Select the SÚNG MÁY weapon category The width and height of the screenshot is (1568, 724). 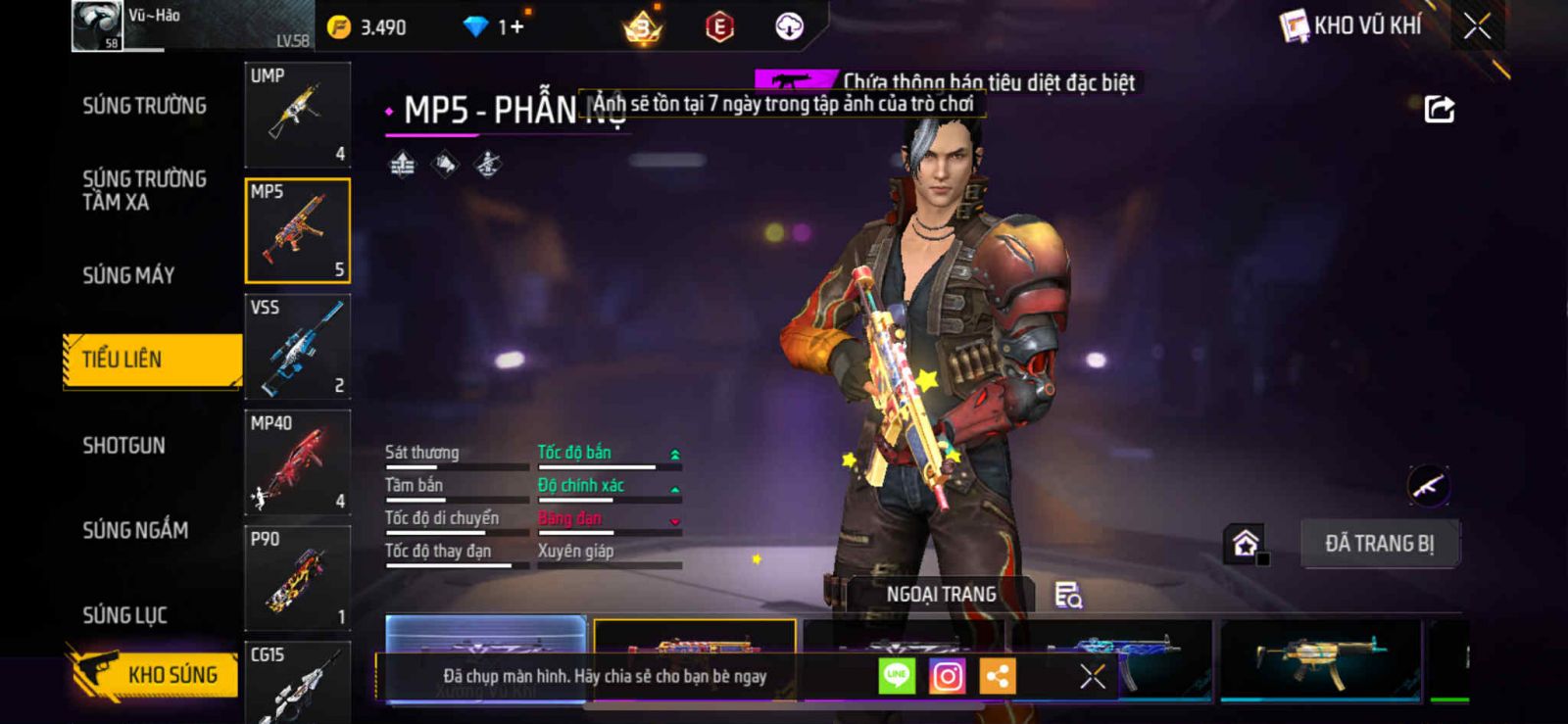128,275
